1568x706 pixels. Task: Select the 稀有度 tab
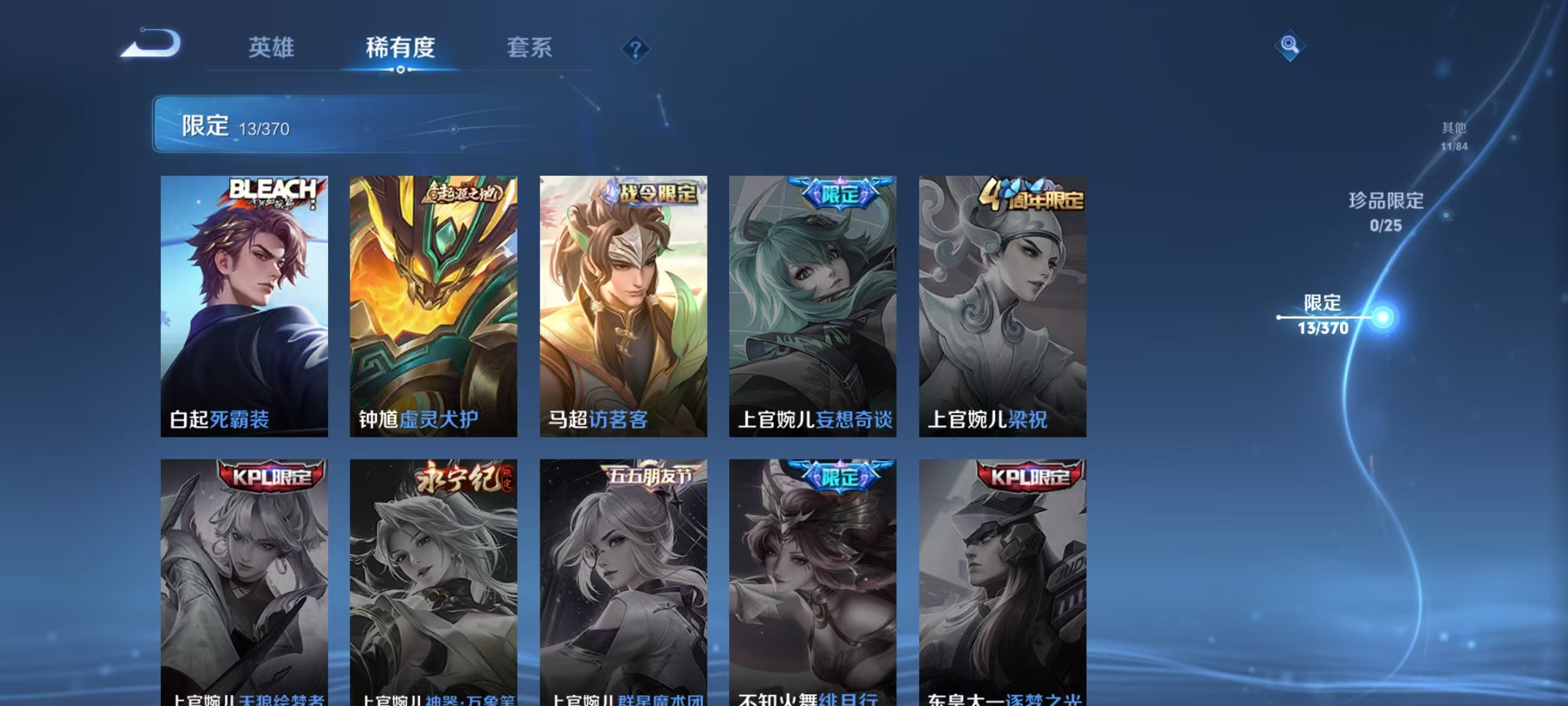click(400, 48)
